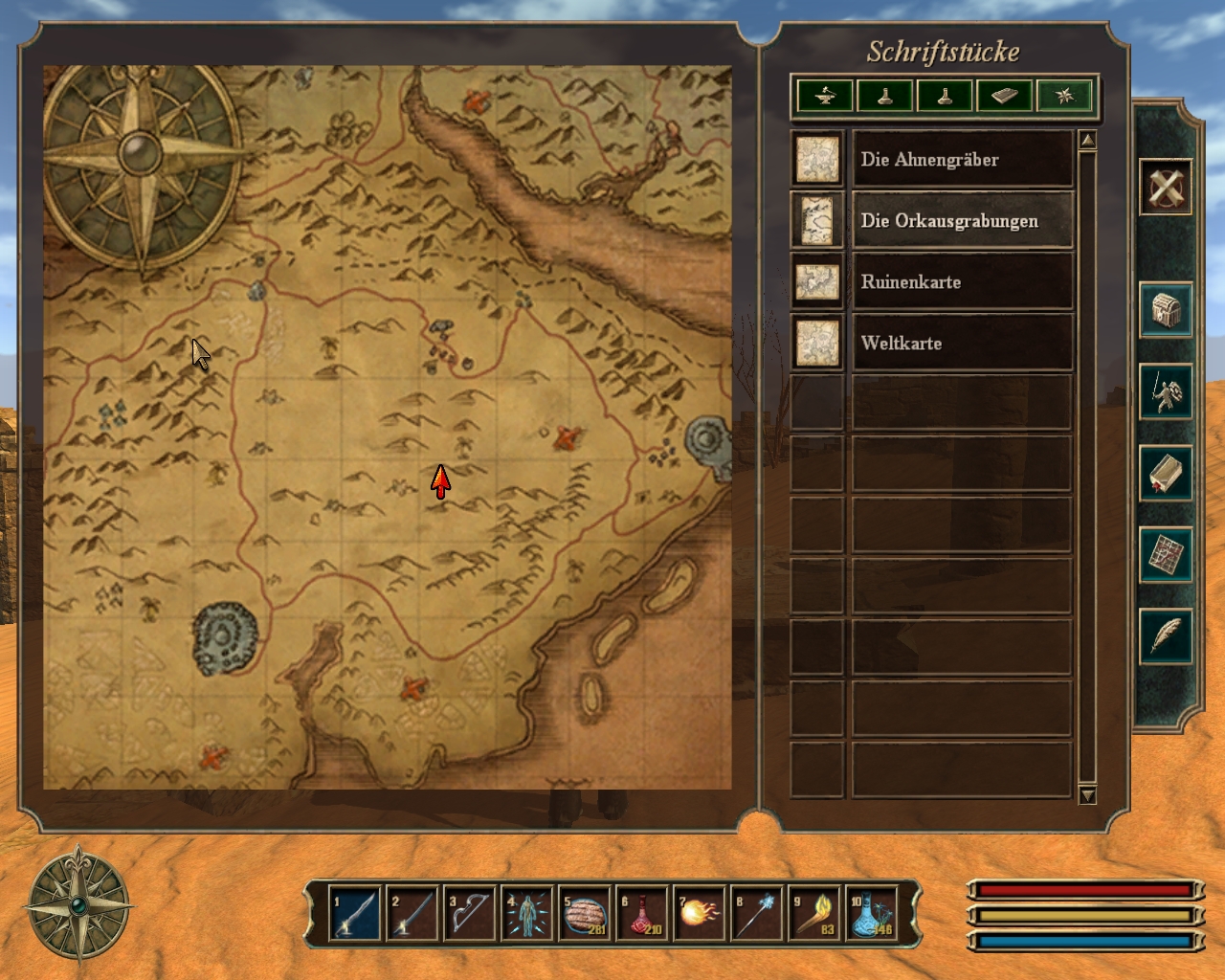
Task: Open the sealed letter documents tab
Action: click(1165, 473)
